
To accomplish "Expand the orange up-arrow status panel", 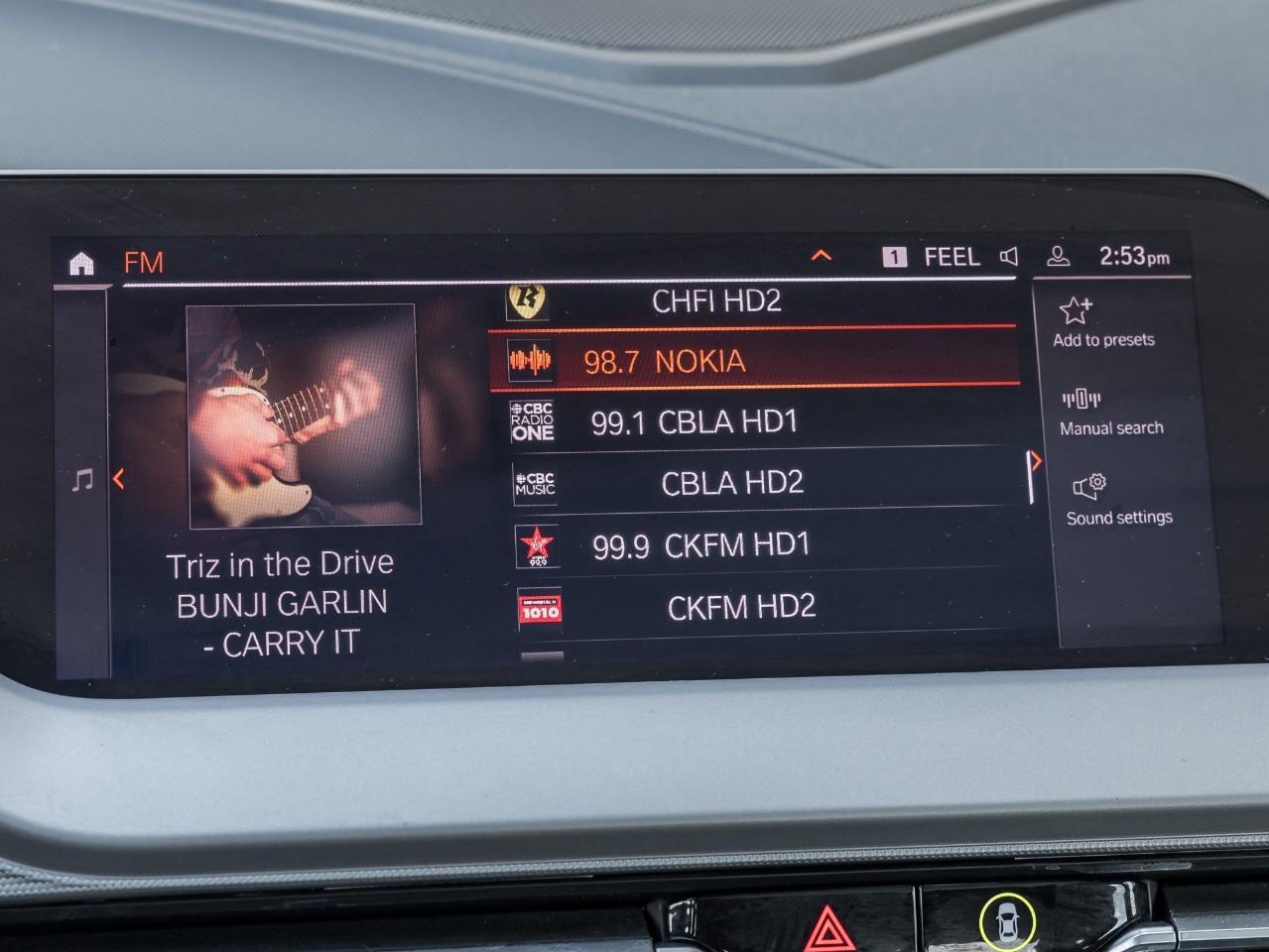I will coord(822,257).
